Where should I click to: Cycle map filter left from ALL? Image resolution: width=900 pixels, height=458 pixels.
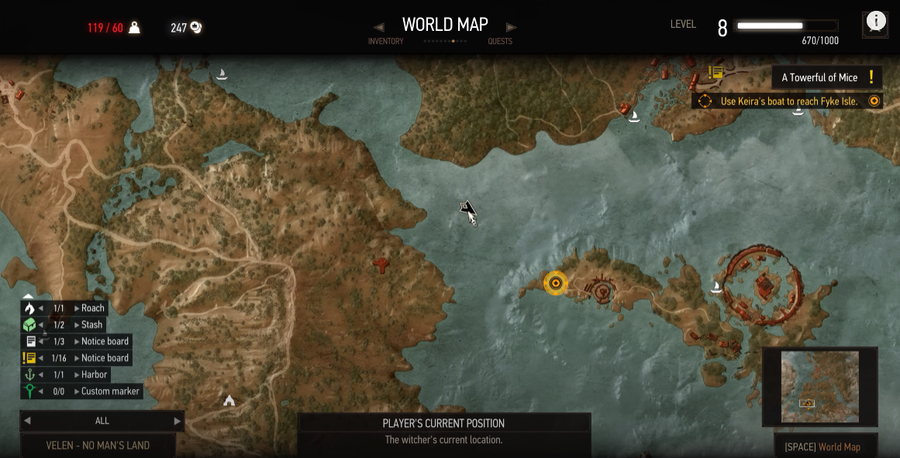point(27,421)
